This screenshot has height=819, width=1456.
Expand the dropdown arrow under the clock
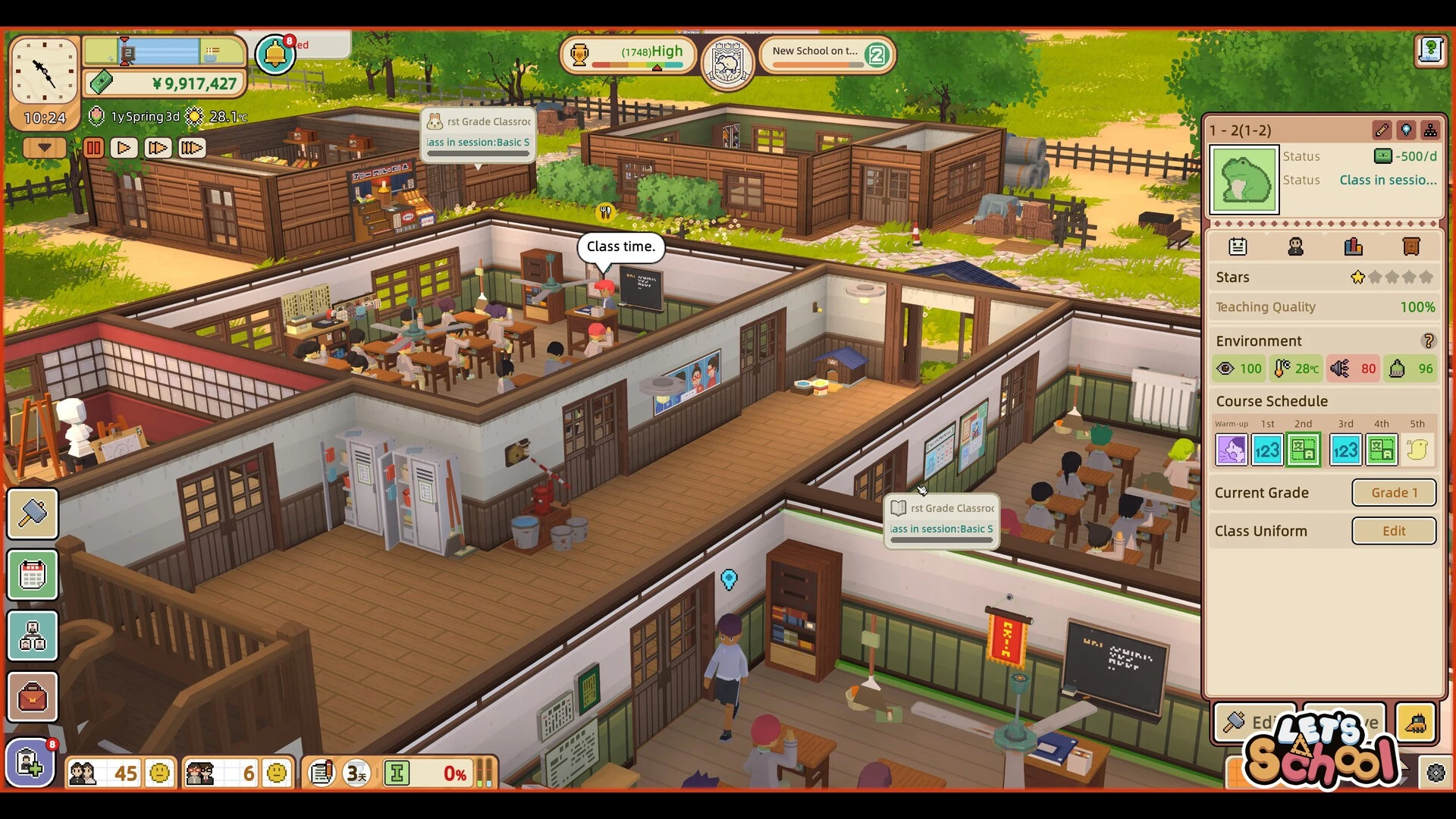[44, 148]
